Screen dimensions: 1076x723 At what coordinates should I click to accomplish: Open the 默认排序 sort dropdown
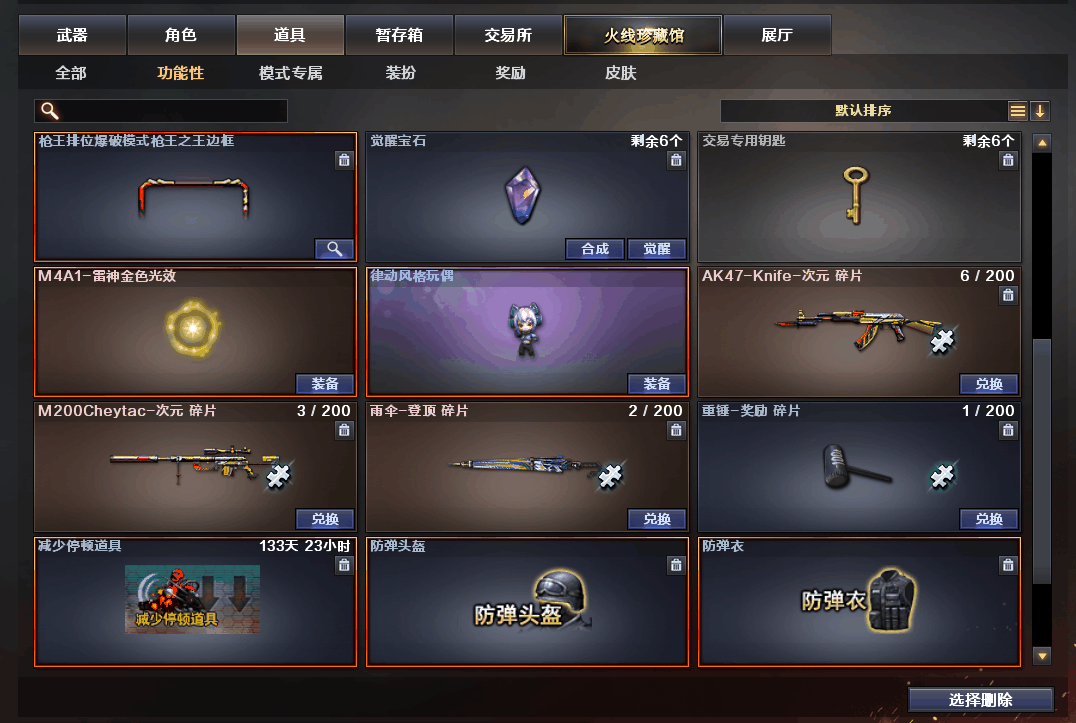[x=863, y=111]
